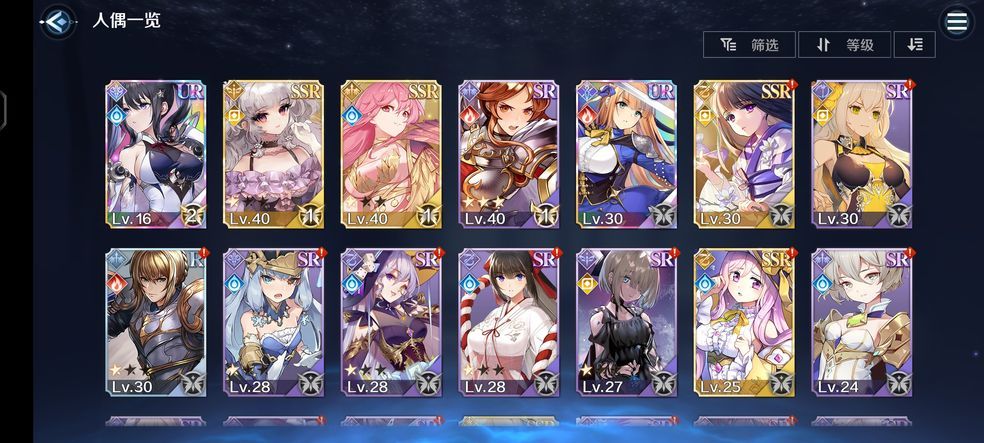This screenshot has height=443, width=984.
Task: Open the 筛选 filter options
Action: click(x=749, y=44)
